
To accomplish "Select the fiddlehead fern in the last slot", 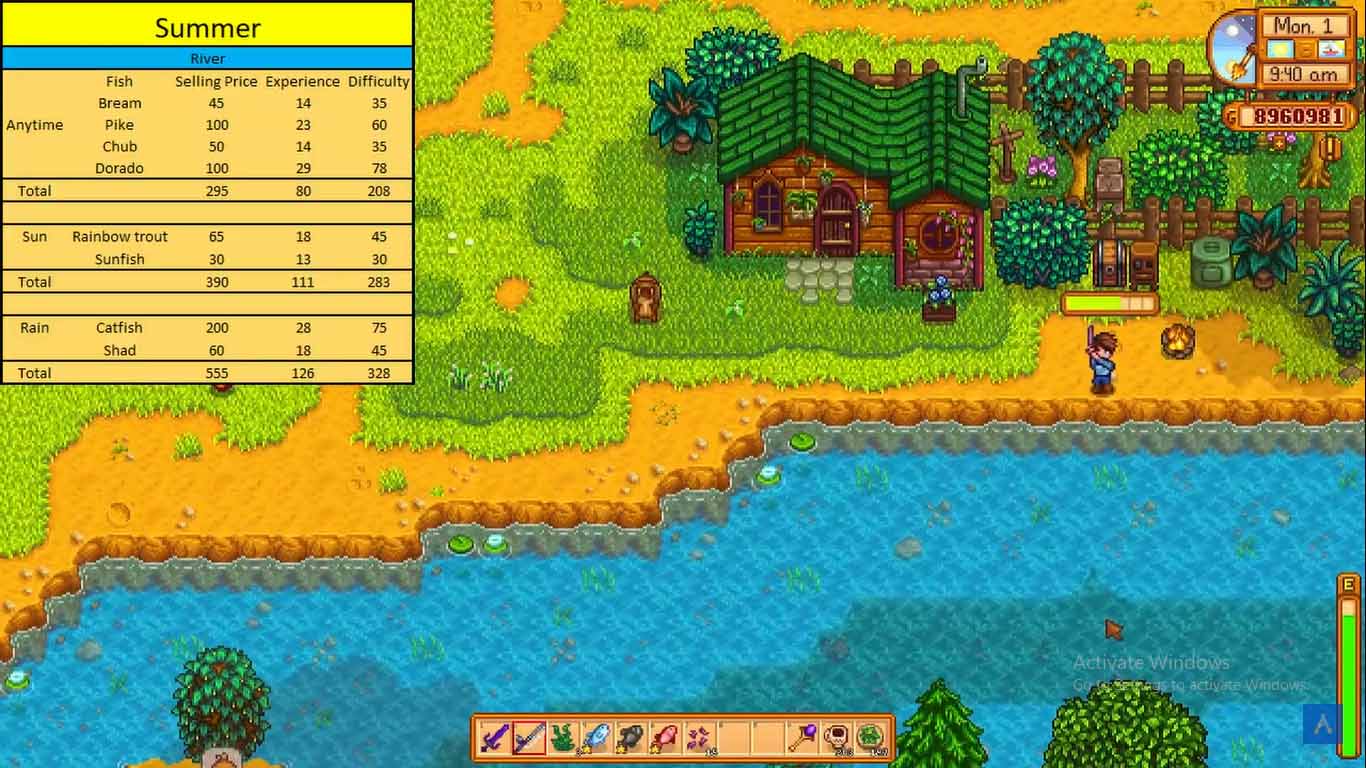I will pyautogui.click(x=872, y=738).
